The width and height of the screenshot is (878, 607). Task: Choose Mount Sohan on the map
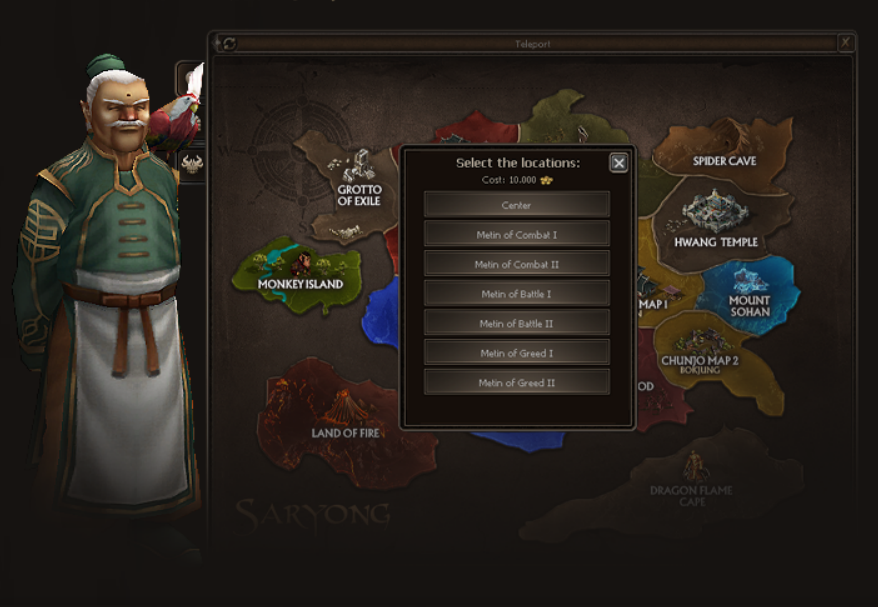(x=748, y=293)
